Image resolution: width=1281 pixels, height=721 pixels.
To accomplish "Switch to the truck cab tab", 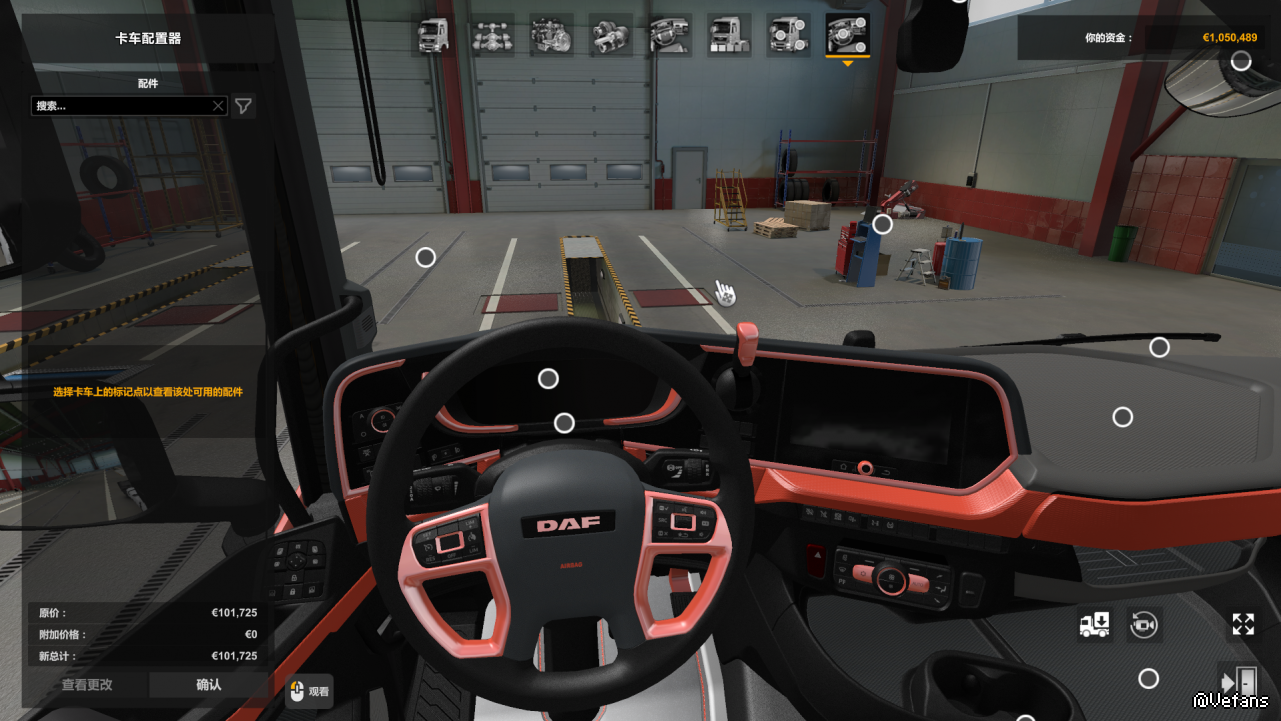I will tap(433, 36).
